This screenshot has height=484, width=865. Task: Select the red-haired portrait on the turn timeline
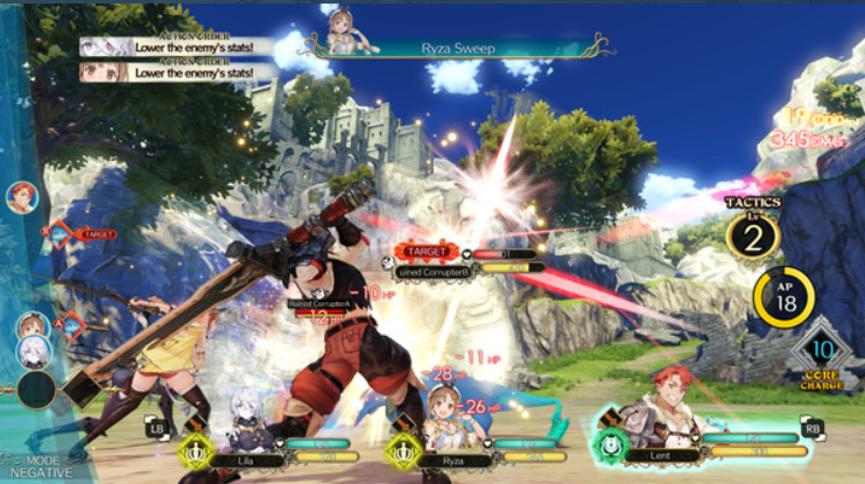click(x=21, y=197)
